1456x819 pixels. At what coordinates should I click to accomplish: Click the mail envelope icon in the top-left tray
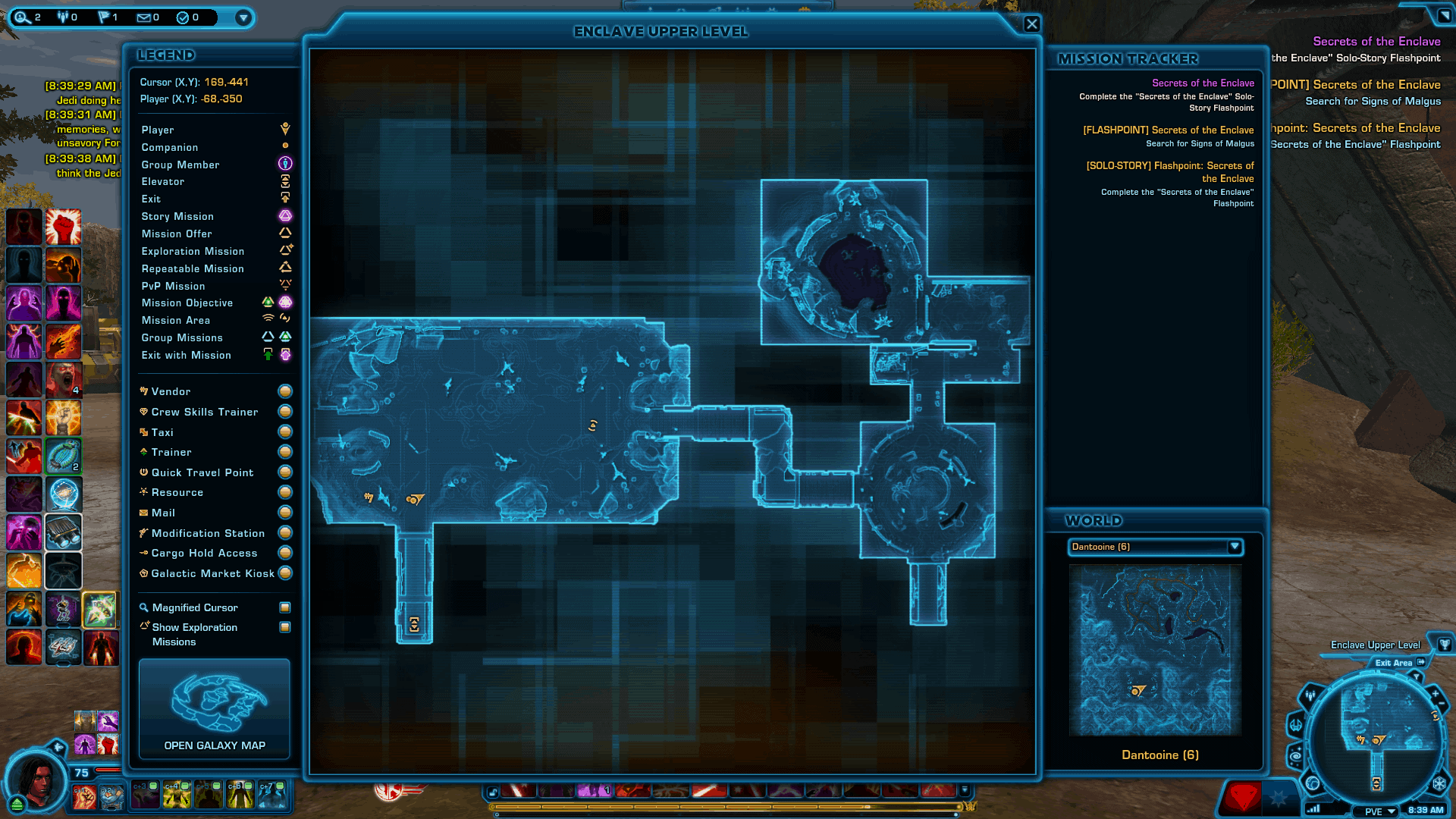[144, 17]
